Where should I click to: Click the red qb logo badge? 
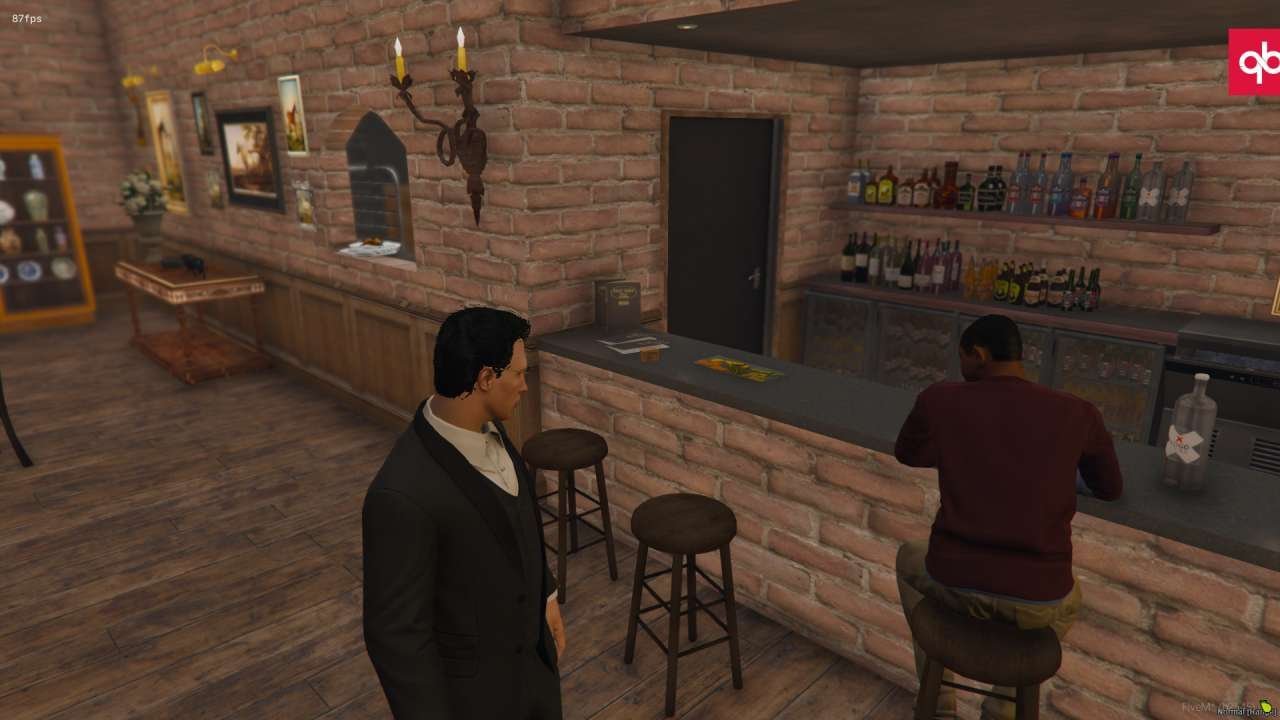tap(1254, 62)
